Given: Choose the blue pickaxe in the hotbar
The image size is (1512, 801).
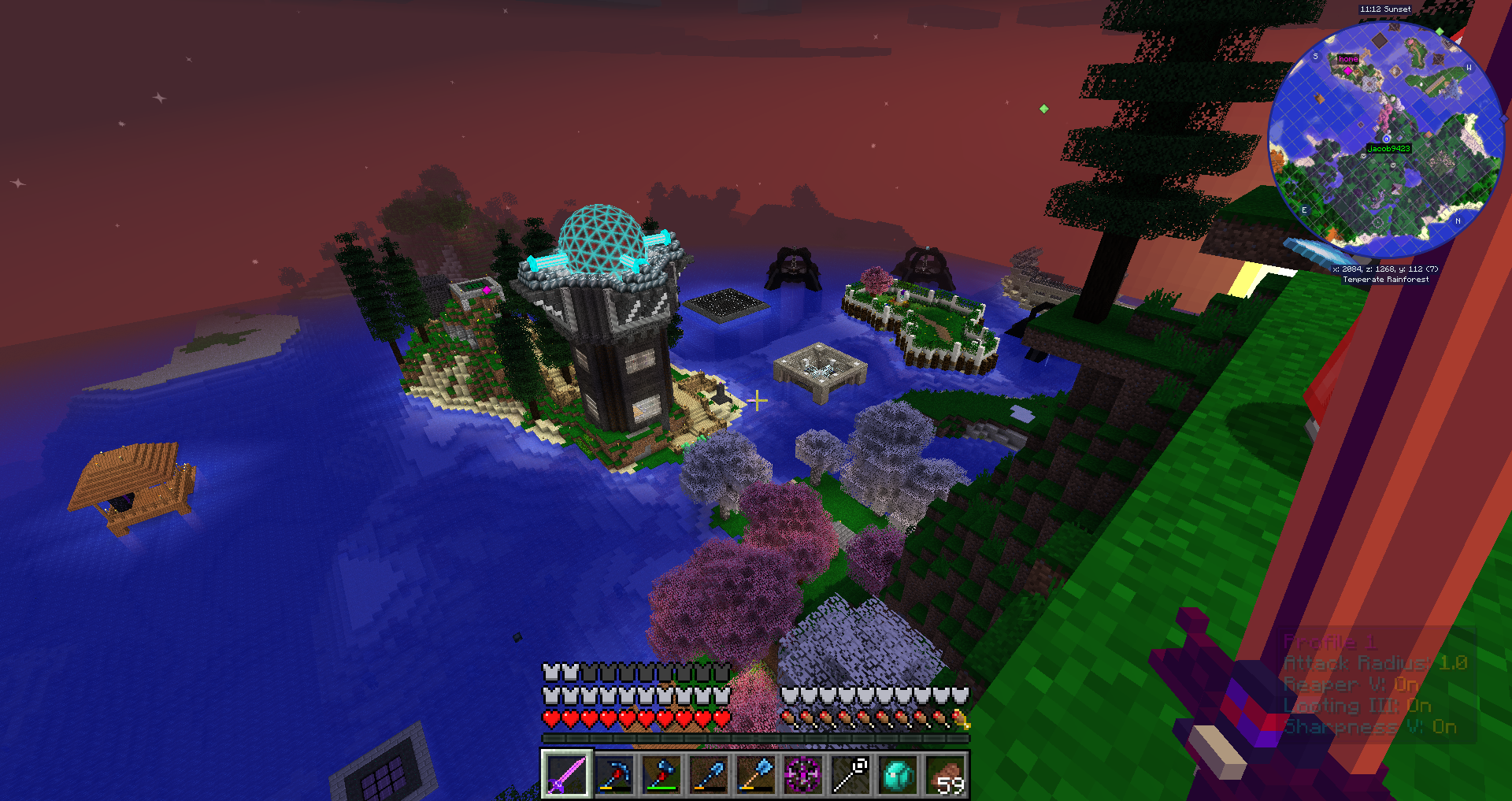Looking at the screenshot, I should click(x=613, y=774).
